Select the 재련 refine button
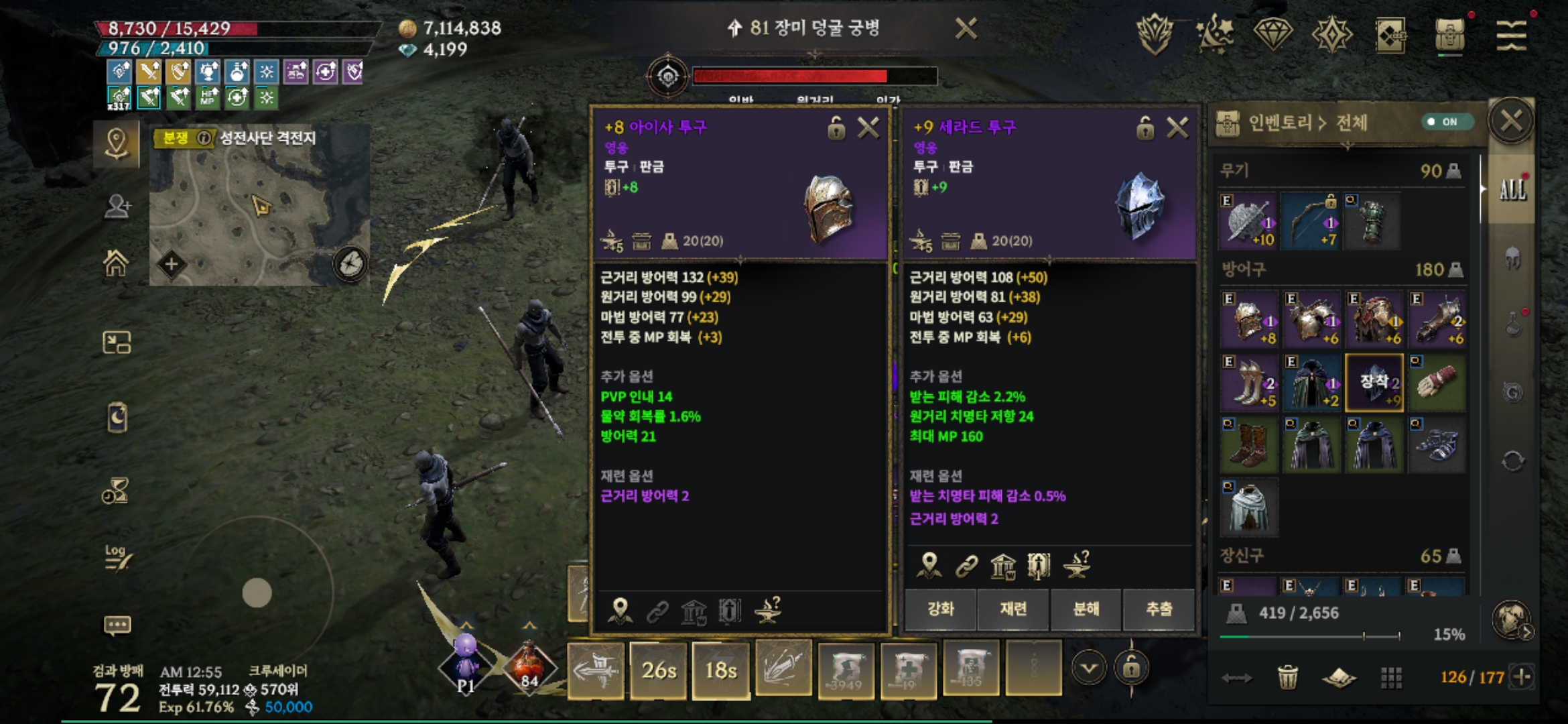 tap(1013, 609)
